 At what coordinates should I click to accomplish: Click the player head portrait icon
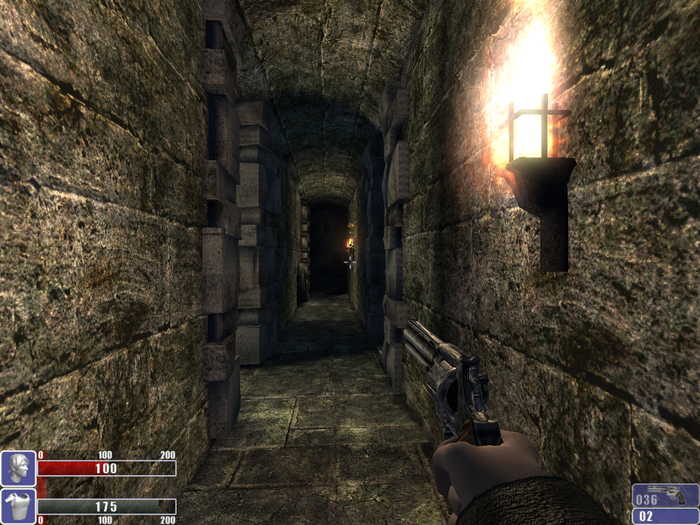[18, 468]
